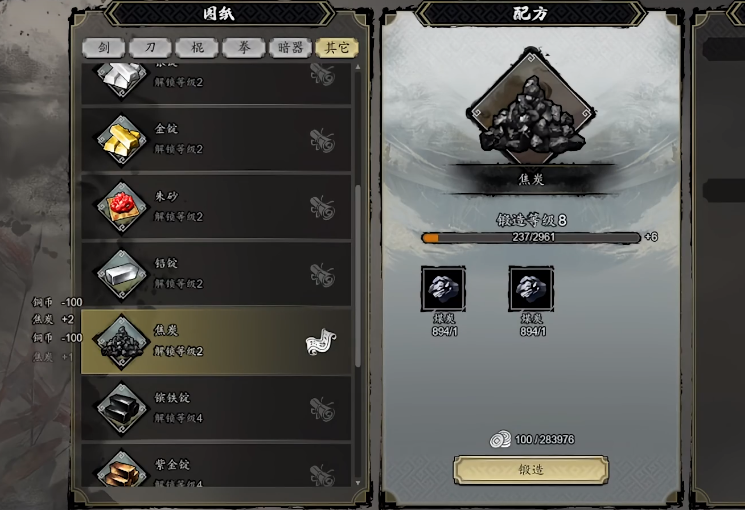The height and width of the screenshot is (510, 745).
Task: Choose the 朱砂 recipe entry
Action: pyautogui.click(x=215, y=206)
